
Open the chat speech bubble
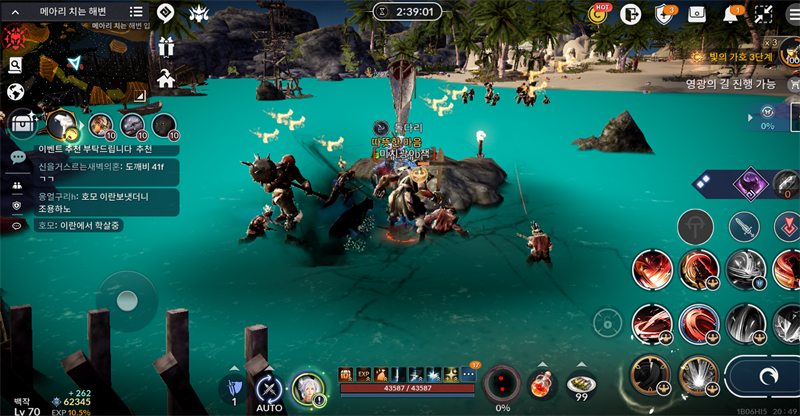point(17,157)
